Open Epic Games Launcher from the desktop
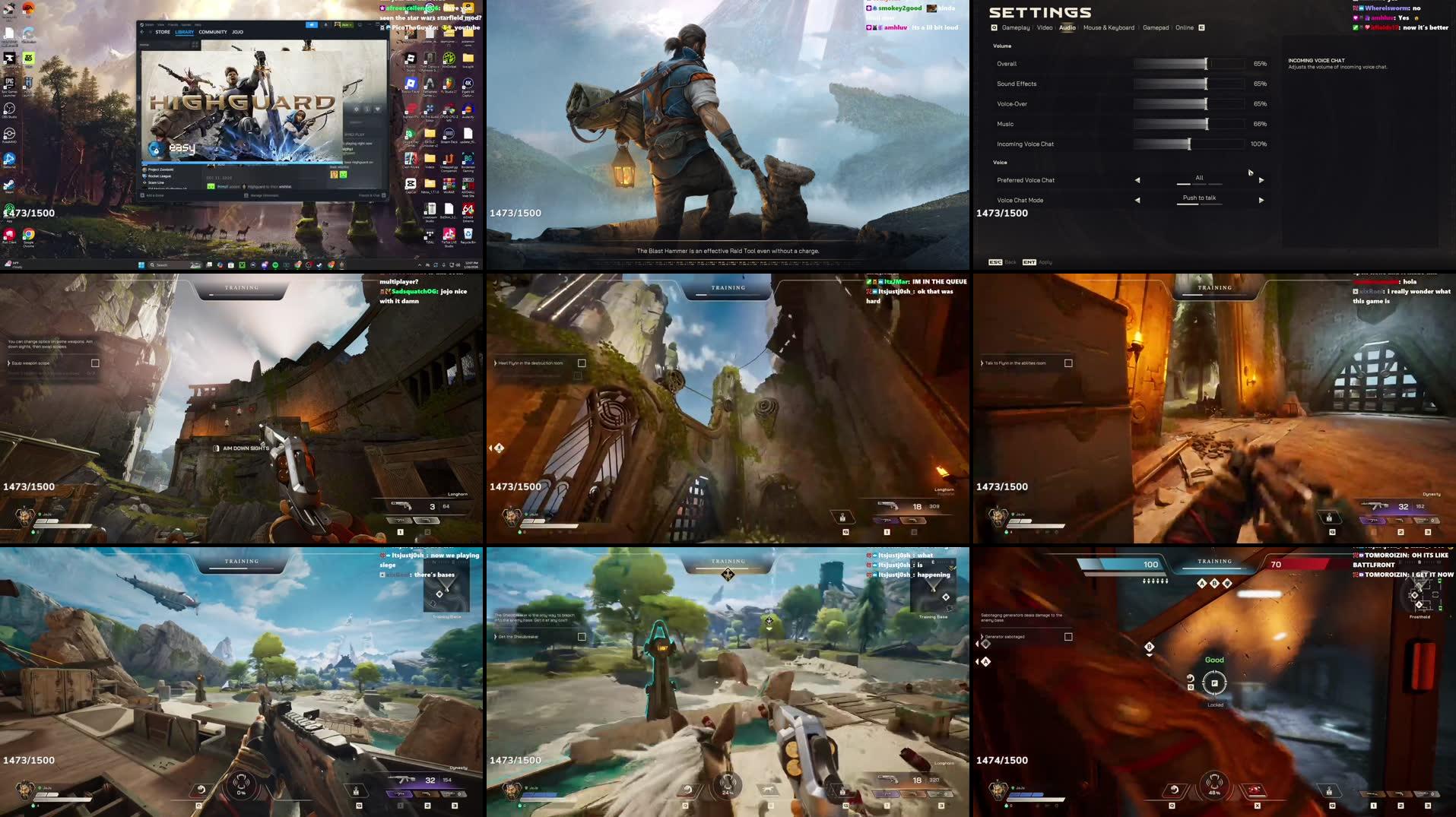 [9, 83]
